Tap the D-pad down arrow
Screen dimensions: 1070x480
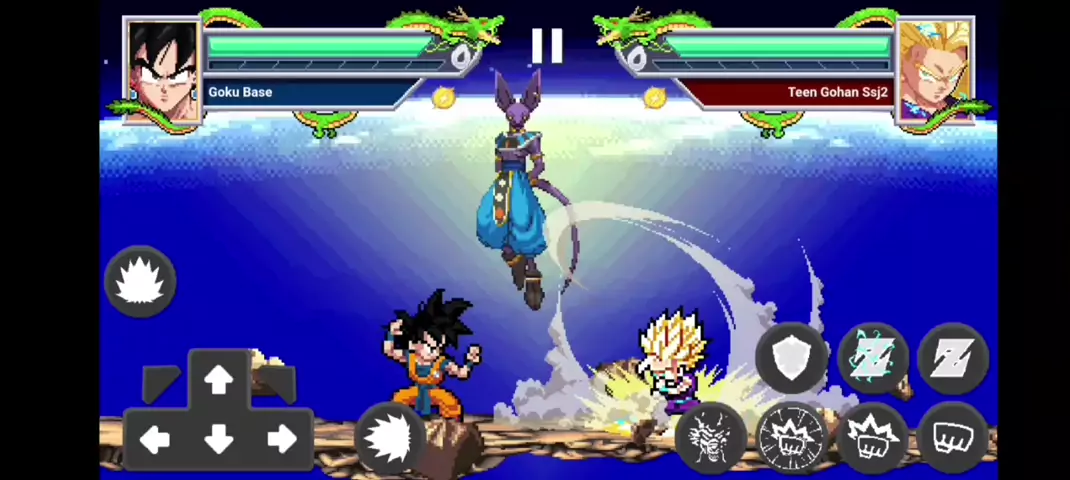click(x=218, y=440)
